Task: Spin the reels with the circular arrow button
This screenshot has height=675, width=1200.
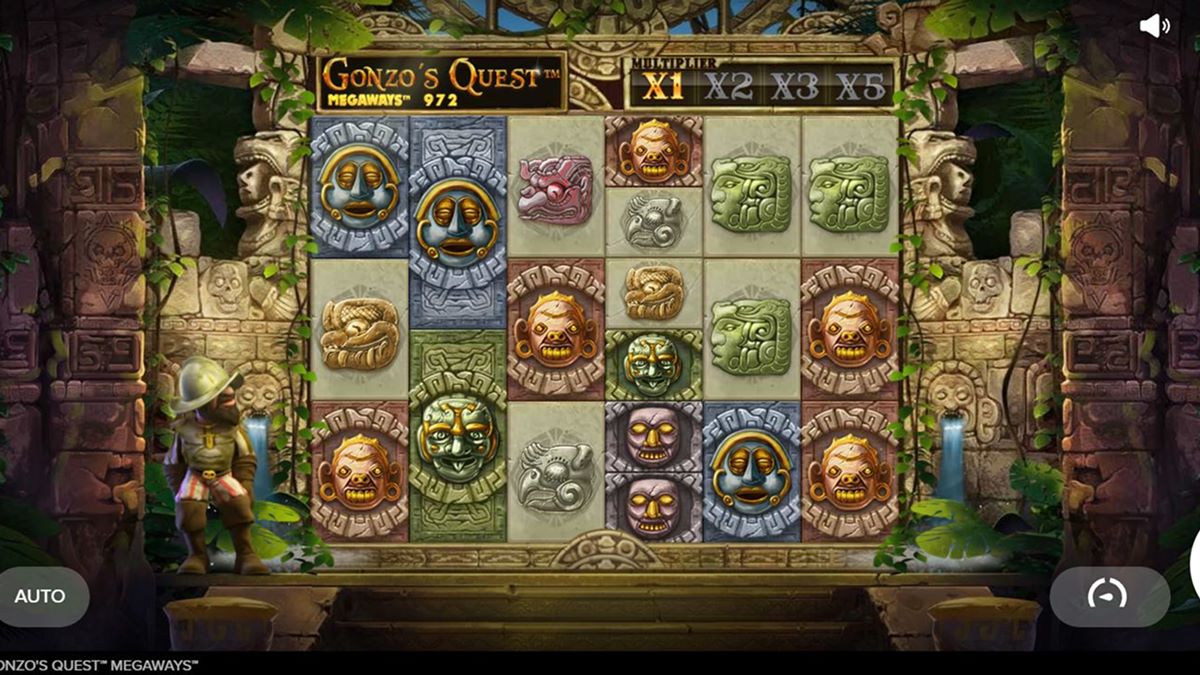Action: 1108,596
